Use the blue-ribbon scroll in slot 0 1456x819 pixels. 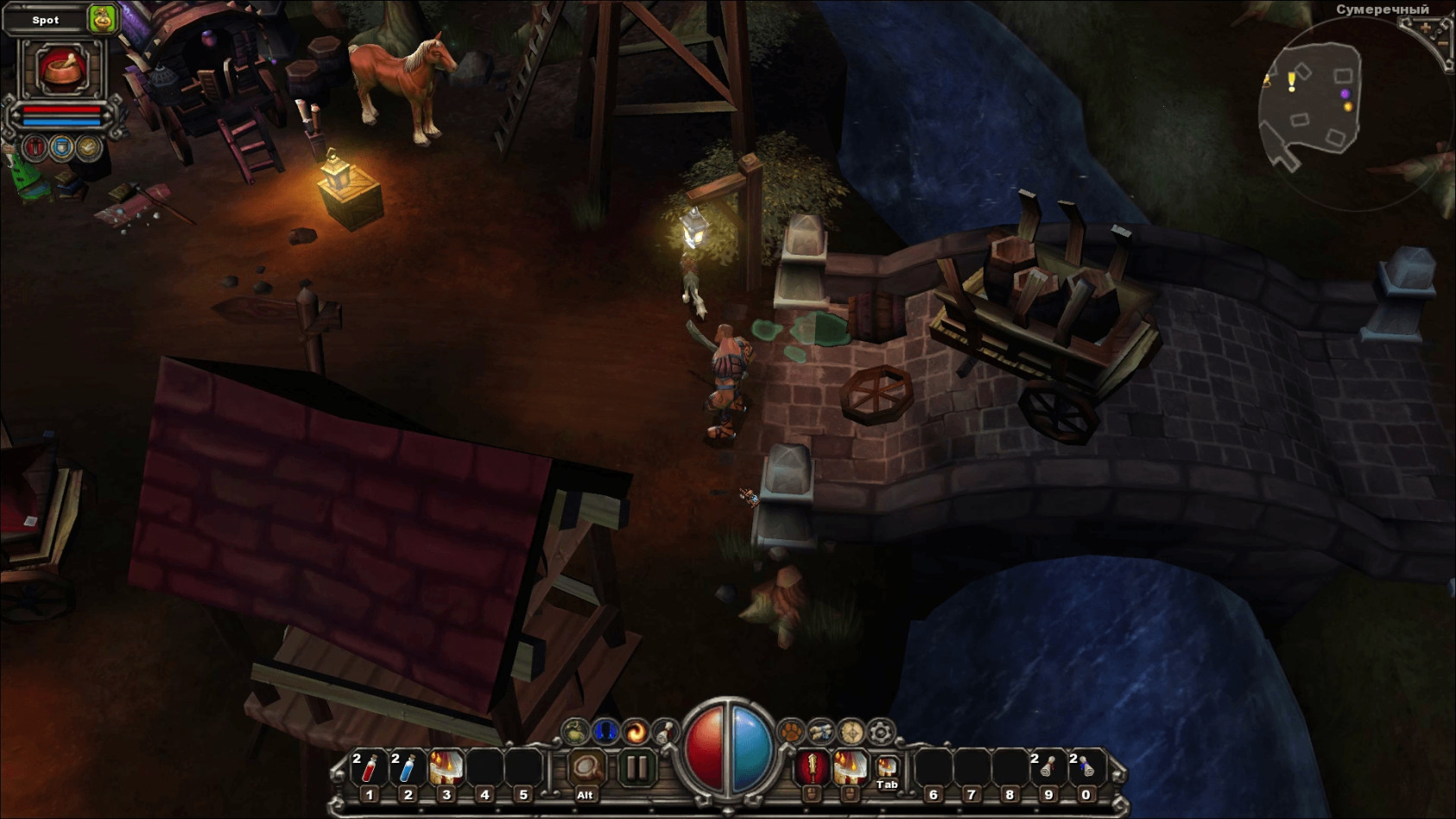(x=1086, y=768)
